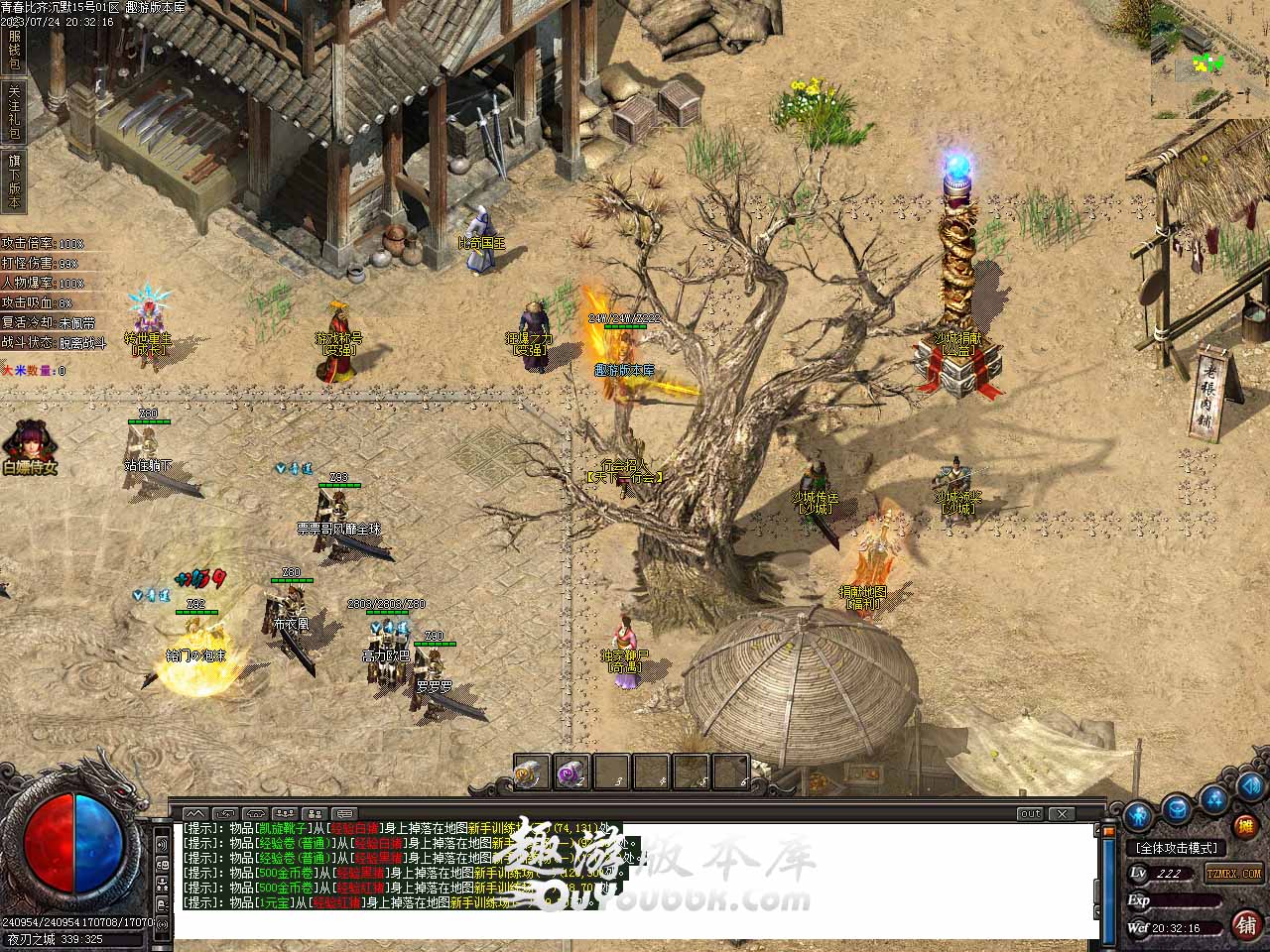Close the chat panel with the X
The image size is (1270, 952).
(1062, 814)
